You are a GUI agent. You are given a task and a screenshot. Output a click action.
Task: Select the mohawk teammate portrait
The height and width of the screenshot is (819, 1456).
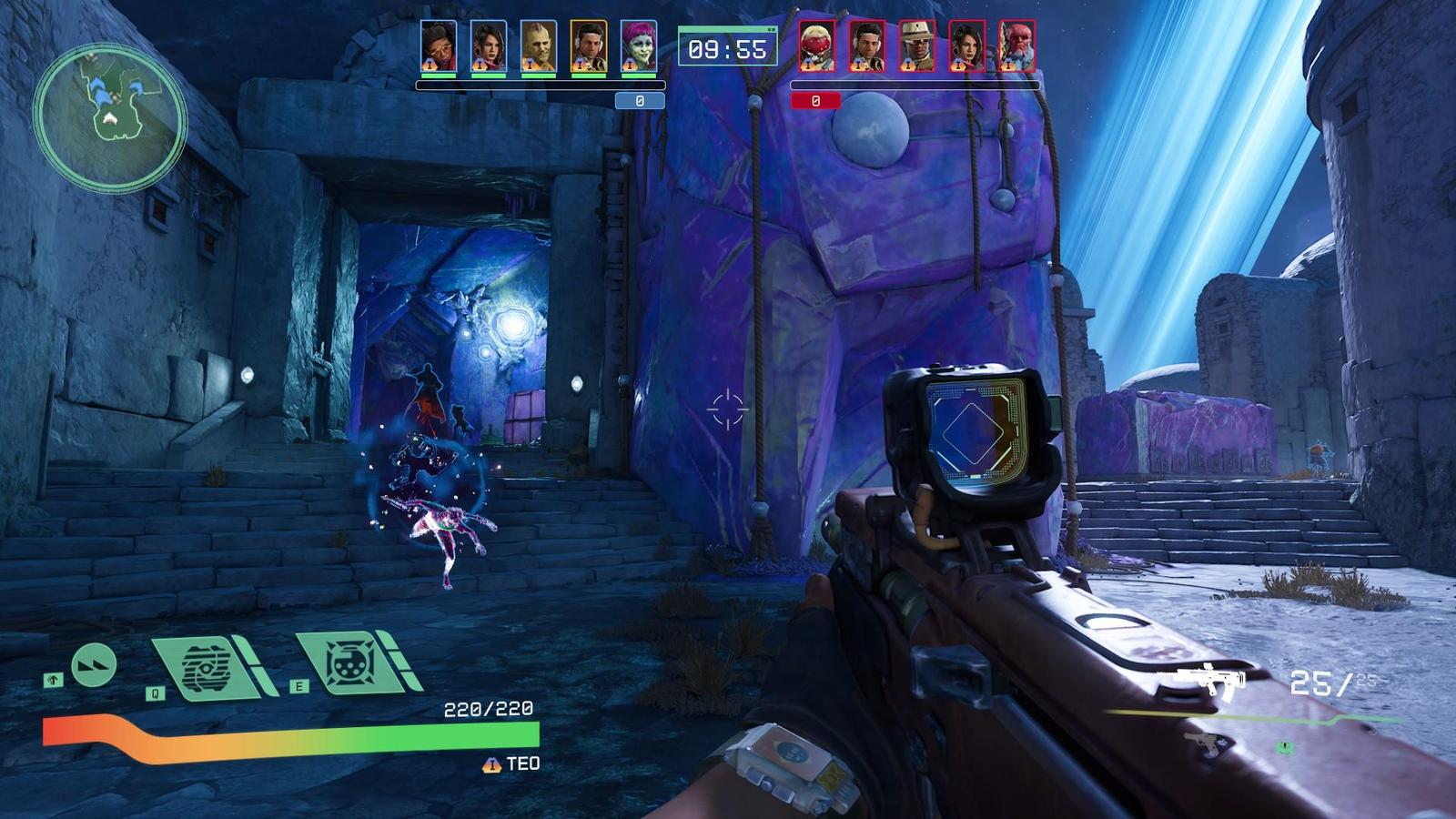coord(539,46)
